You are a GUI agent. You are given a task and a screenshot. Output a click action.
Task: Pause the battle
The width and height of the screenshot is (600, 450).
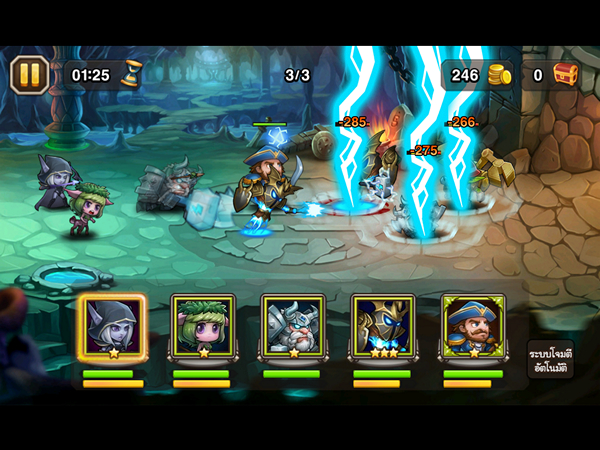(x=30, y=75)
